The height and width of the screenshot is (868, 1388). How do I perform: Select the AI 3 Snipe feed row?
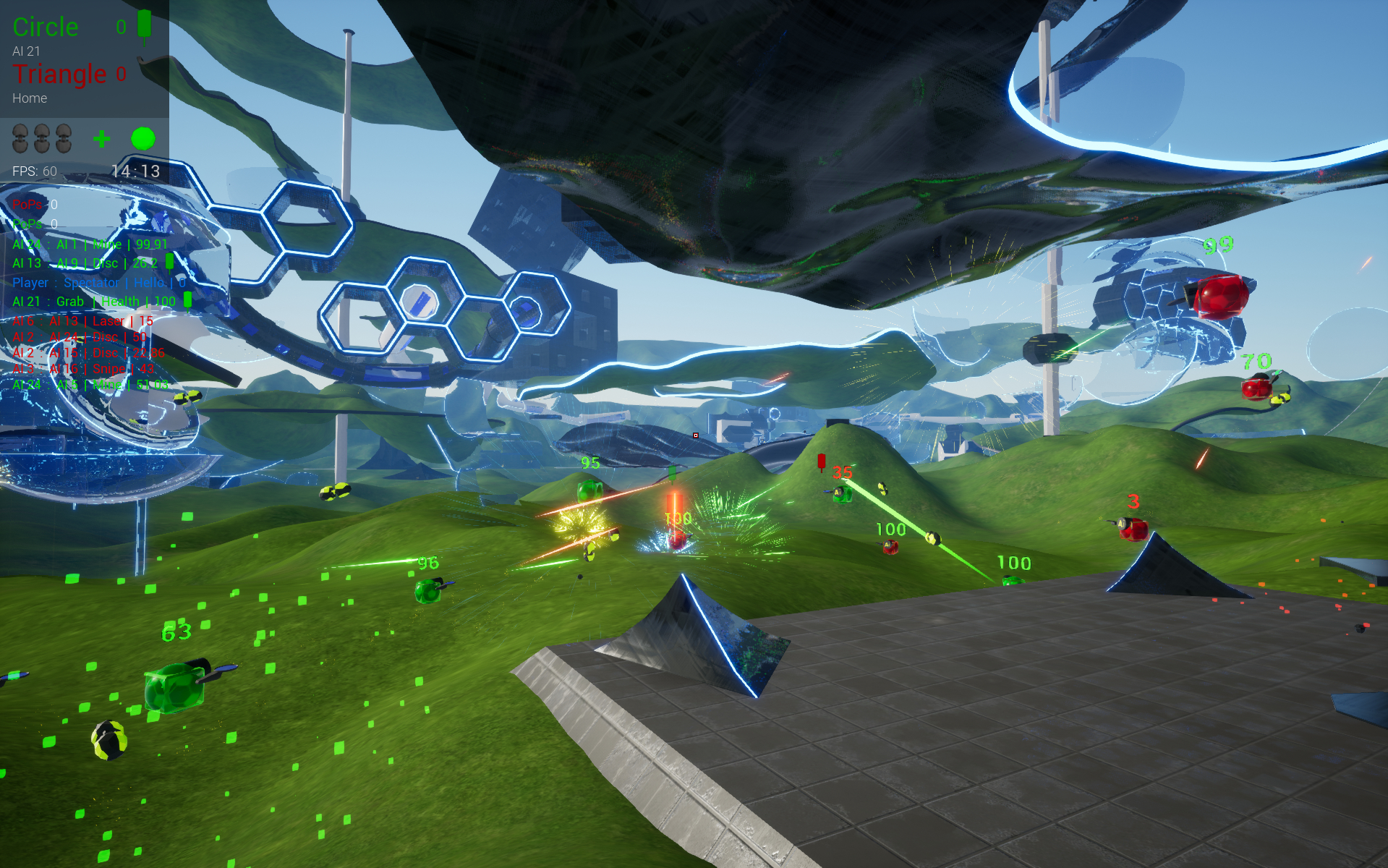point(82,369)
